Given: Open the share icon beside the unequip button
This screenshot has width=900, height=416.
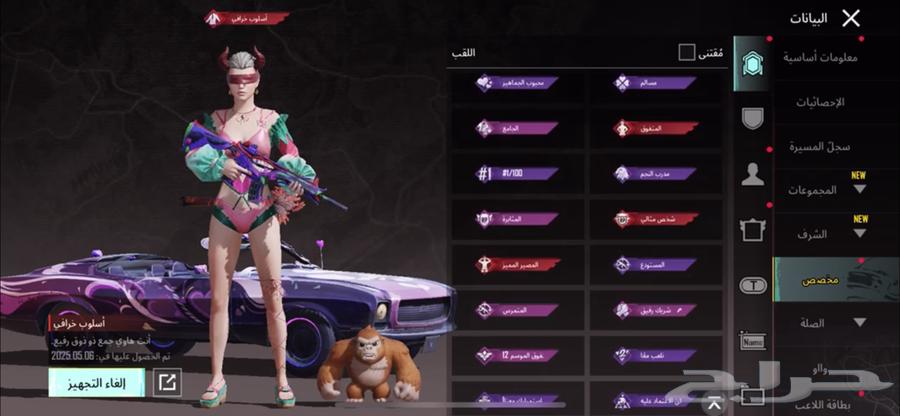Looking at the screenshot, I should coord(168,381).
